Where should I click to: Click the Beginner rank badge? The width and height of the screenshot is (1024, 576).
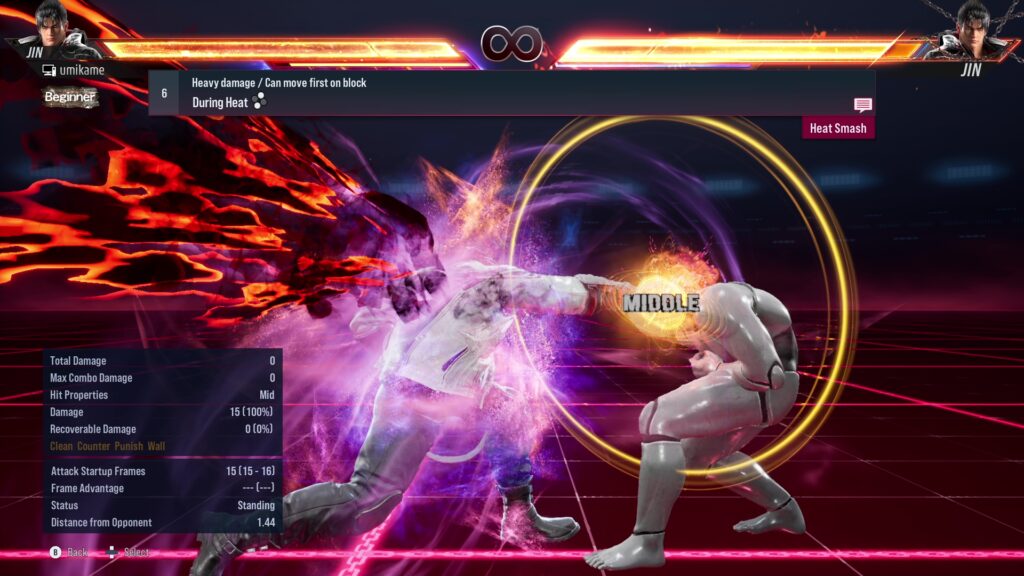pos(71,97)
